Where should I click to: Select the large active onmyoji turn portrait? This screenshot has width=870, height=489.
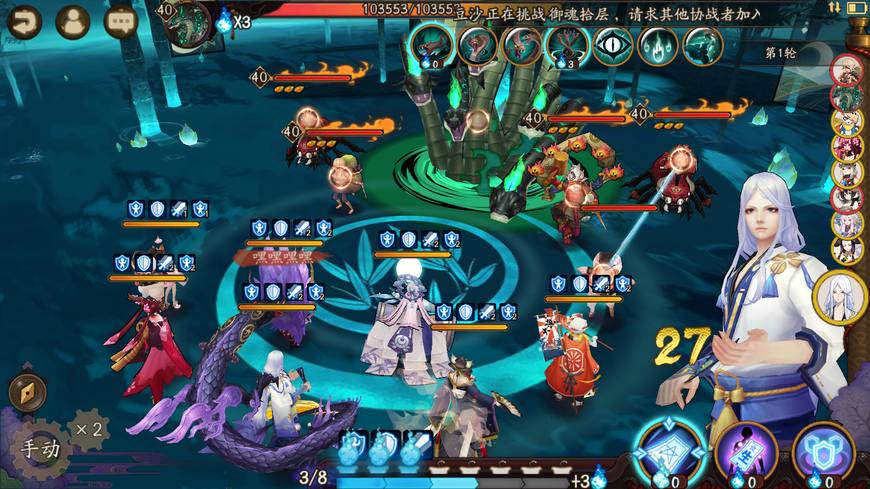click(839, 297)
